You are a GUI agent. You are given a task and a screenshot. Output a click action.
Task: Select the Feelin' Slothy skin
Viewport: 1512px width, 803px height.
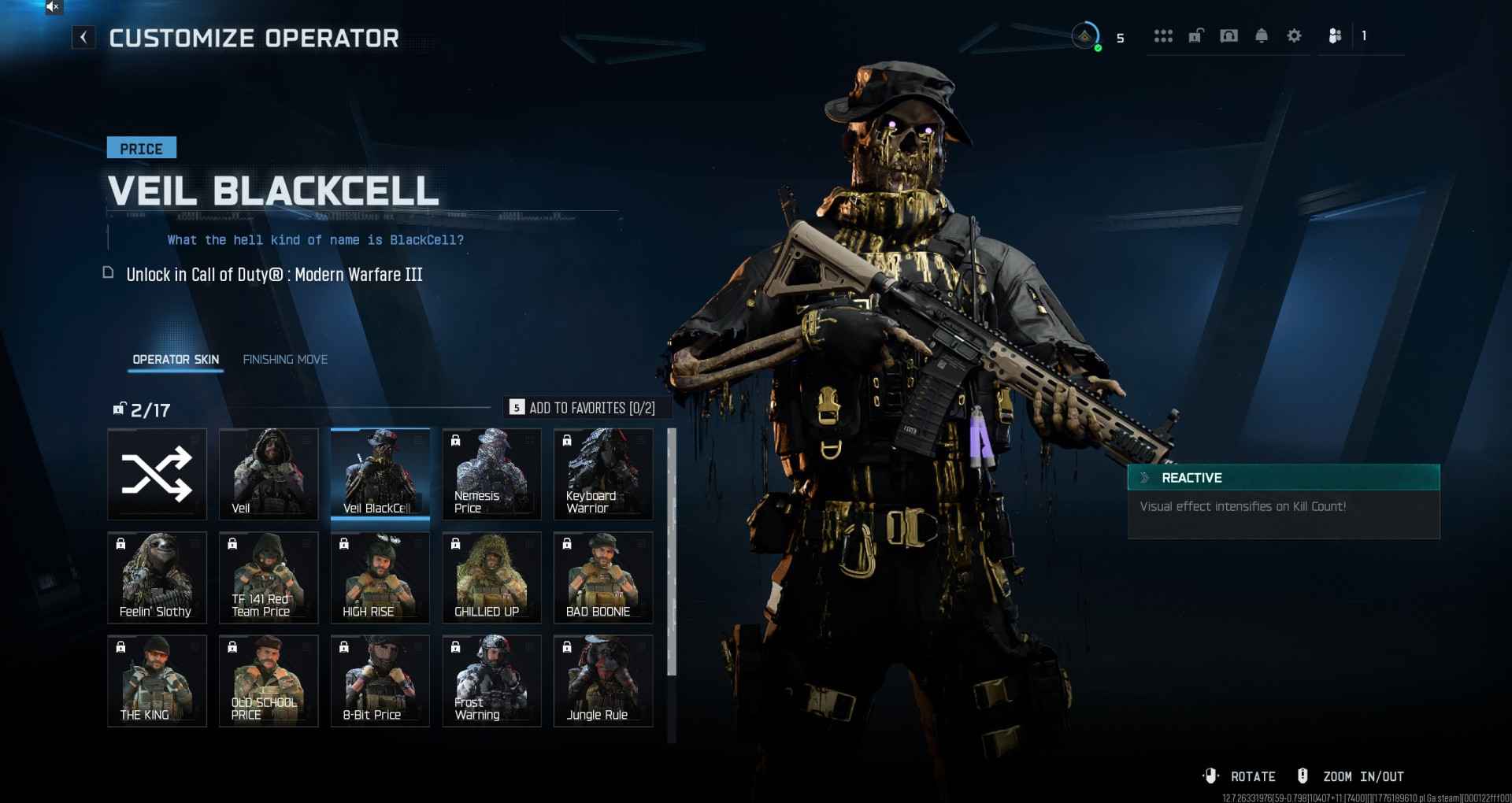pyautogui.click(x=157, y=577)
